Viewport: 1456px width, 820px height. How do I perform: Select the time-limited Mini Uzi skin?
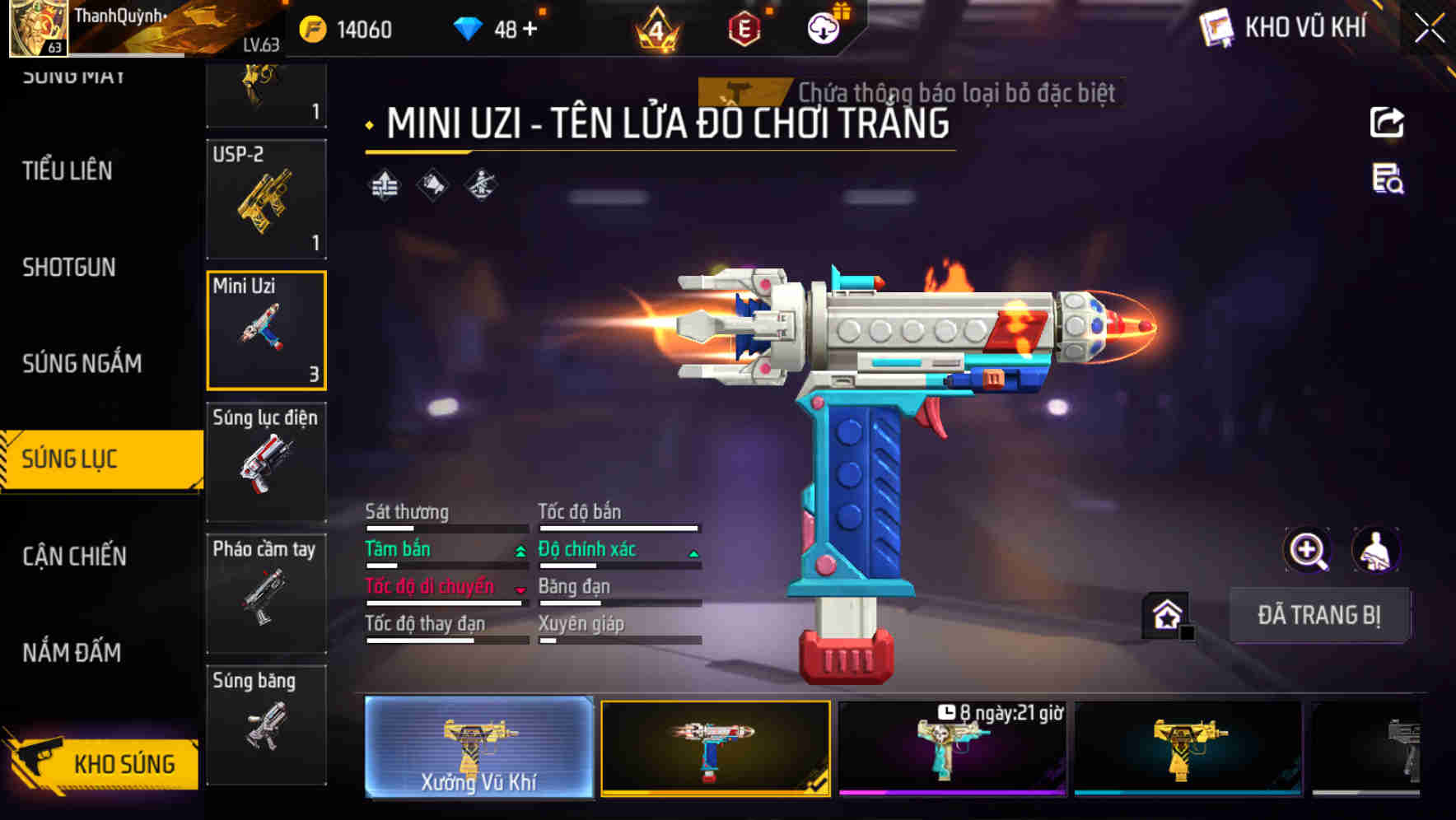tap(952, 748)
